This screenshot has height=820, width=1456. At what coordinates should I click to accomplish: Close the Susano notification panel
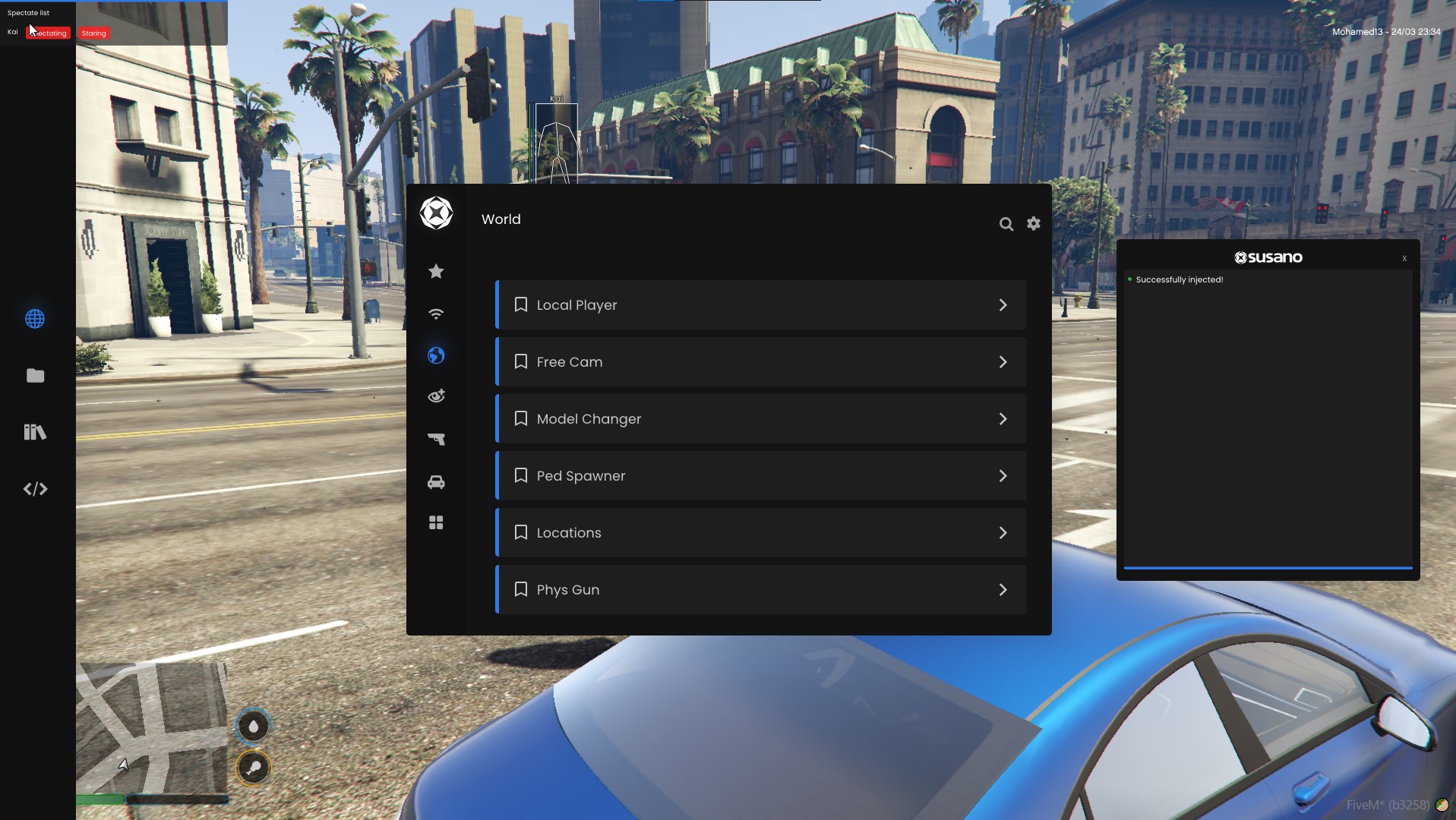click(1404, 258)
